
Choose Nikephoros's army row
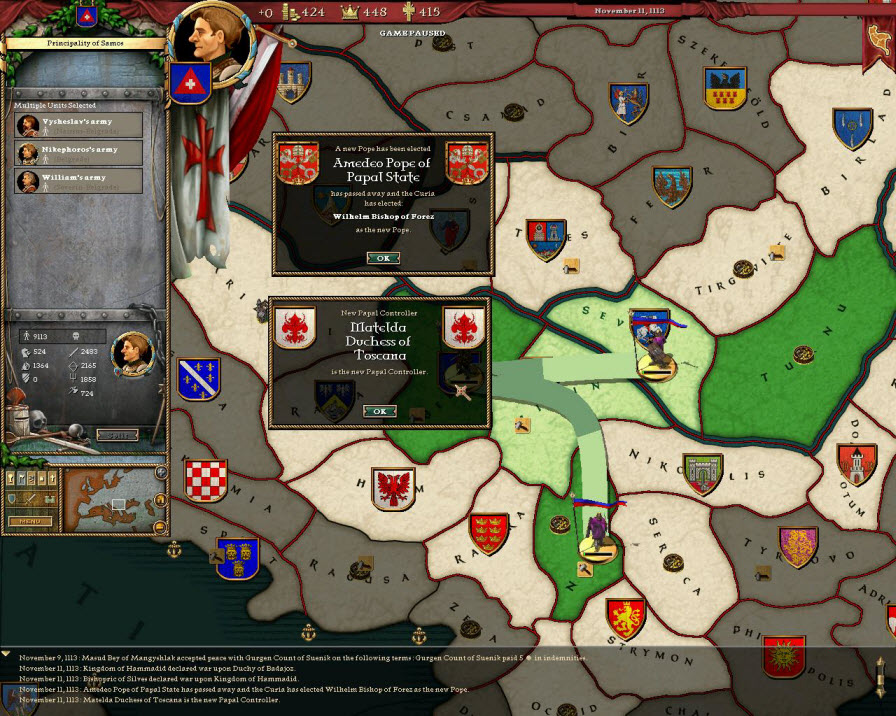pos(78,153)
